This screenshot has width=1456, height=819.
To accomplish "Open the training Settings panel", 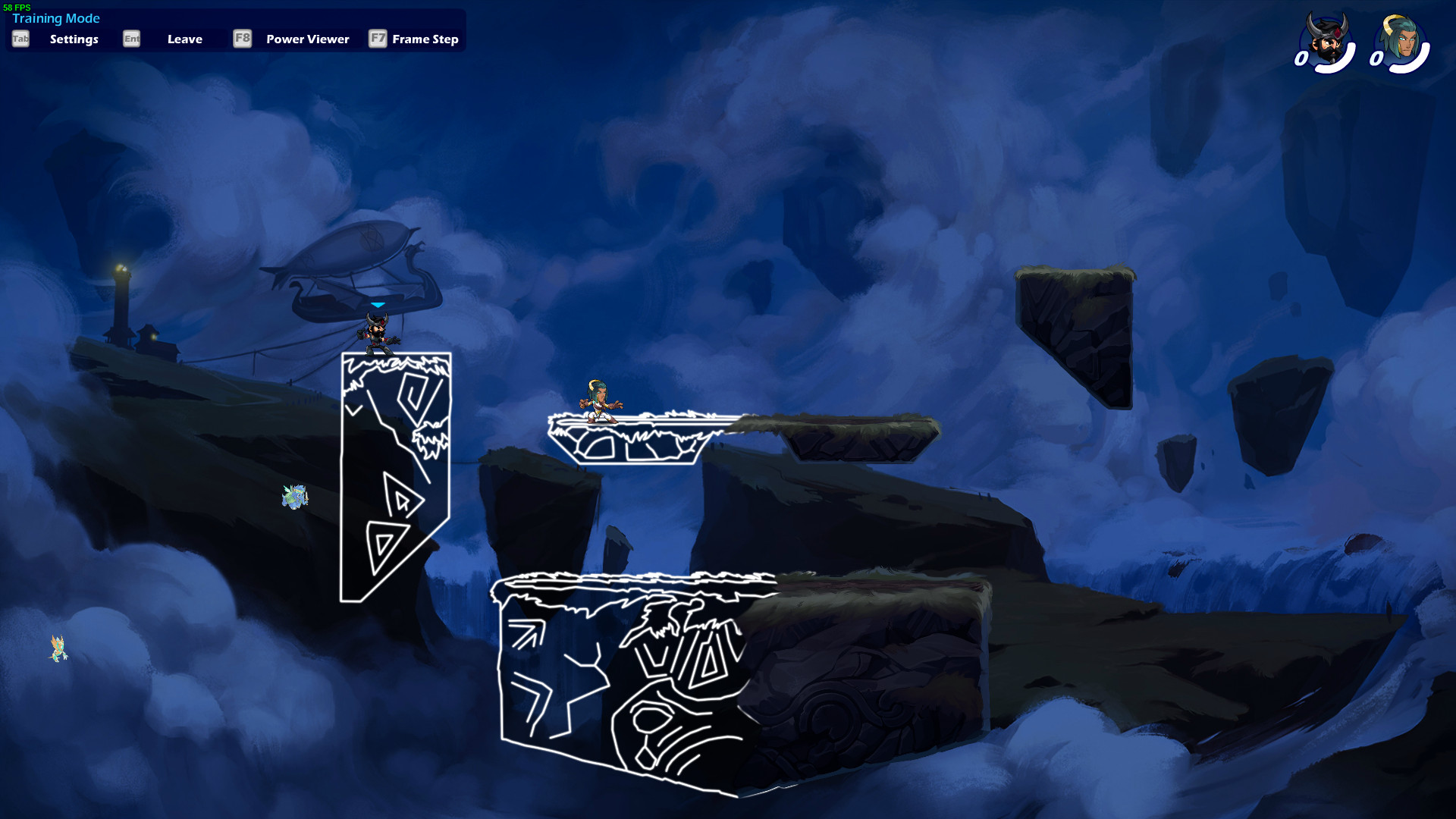I will click(74, 39).
